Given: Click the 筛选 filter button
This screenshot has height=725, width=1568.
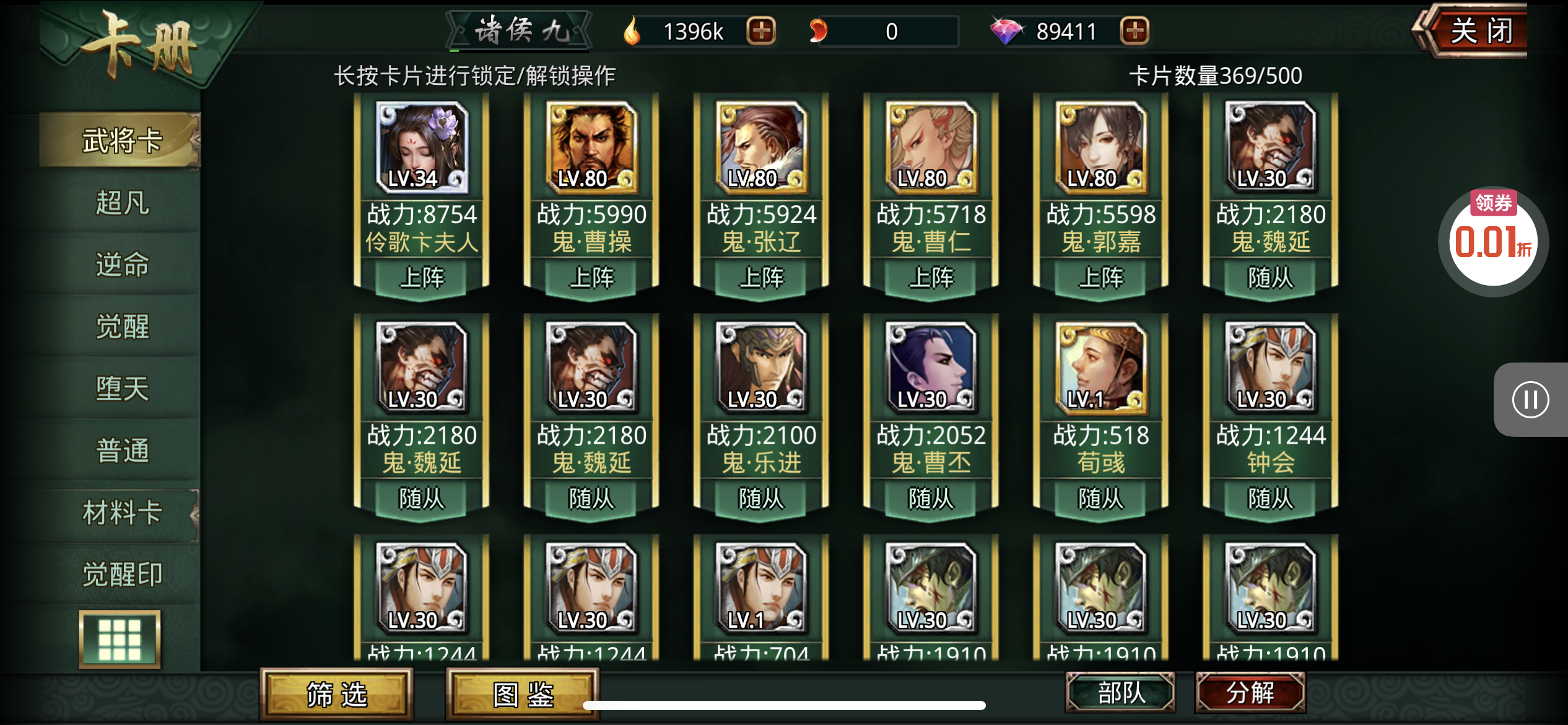Looking at the screenshot, I should [x=336, y=695].
